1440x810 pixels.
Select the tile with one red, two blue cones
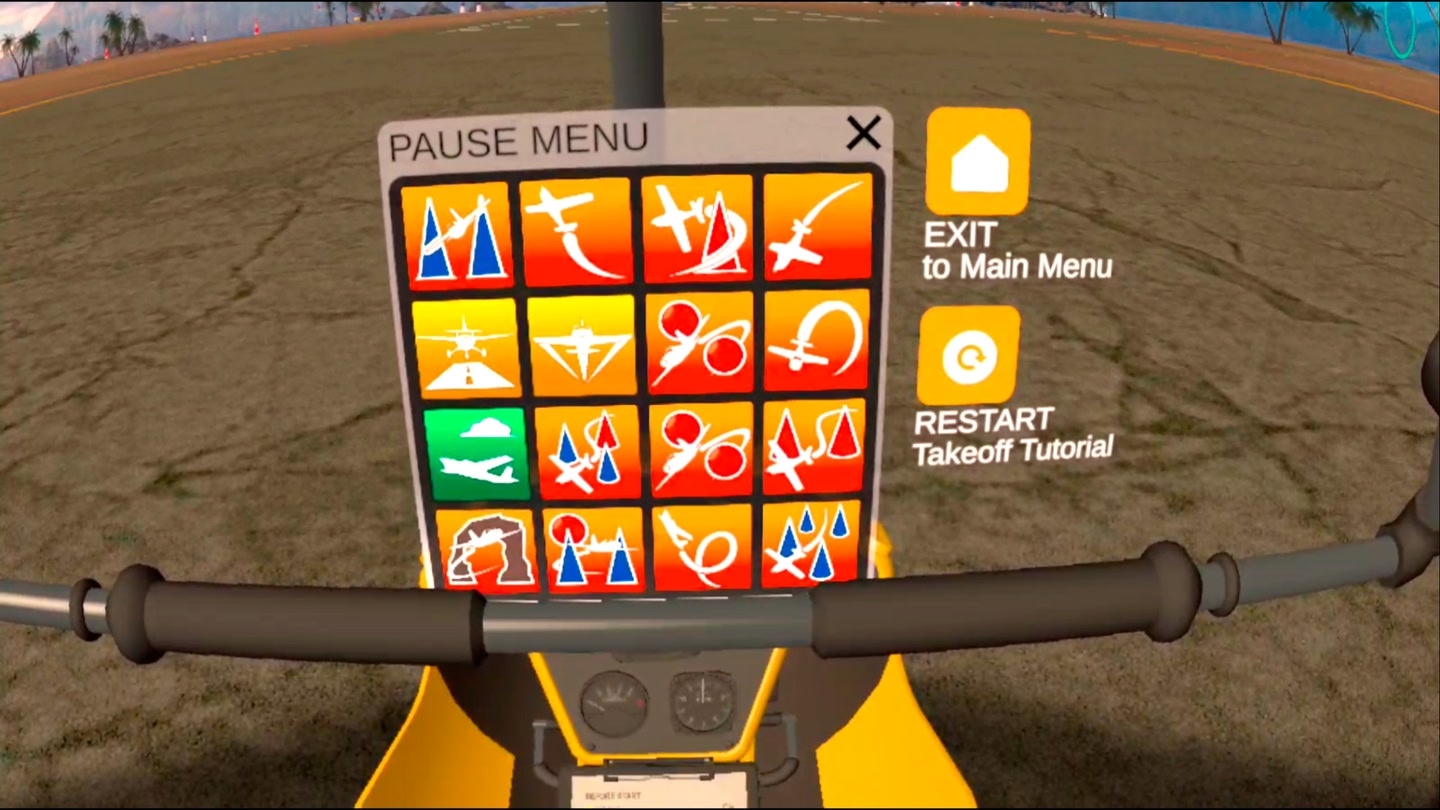[x=588, y=451]
